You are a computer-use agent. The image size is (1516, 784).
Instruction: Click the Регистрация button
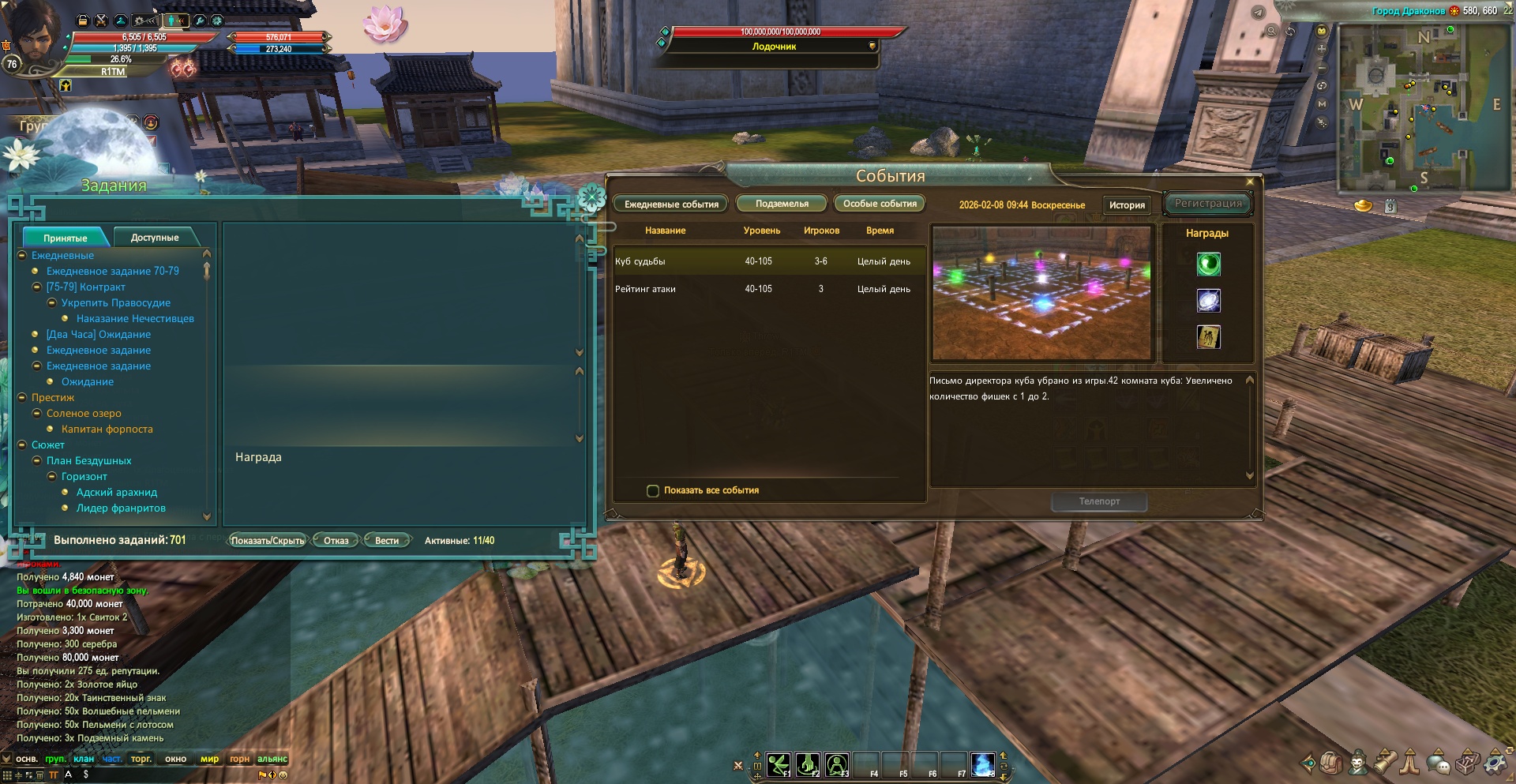[x=1208, y=204]
